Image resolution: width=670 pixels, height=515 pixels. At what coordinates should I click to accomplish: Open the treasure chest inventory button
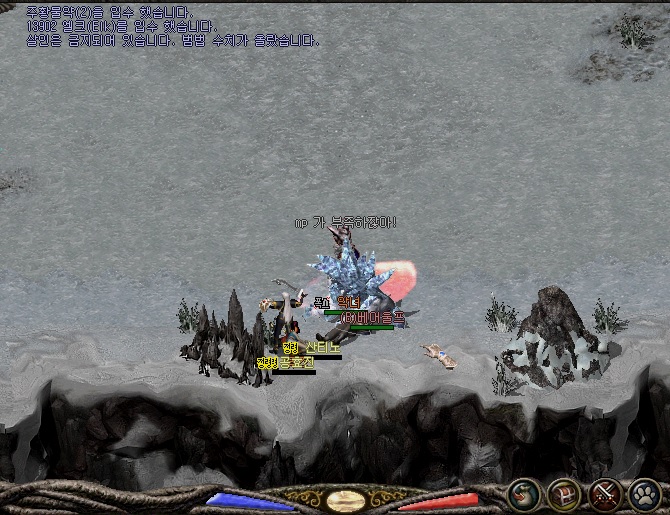point(564,494)
